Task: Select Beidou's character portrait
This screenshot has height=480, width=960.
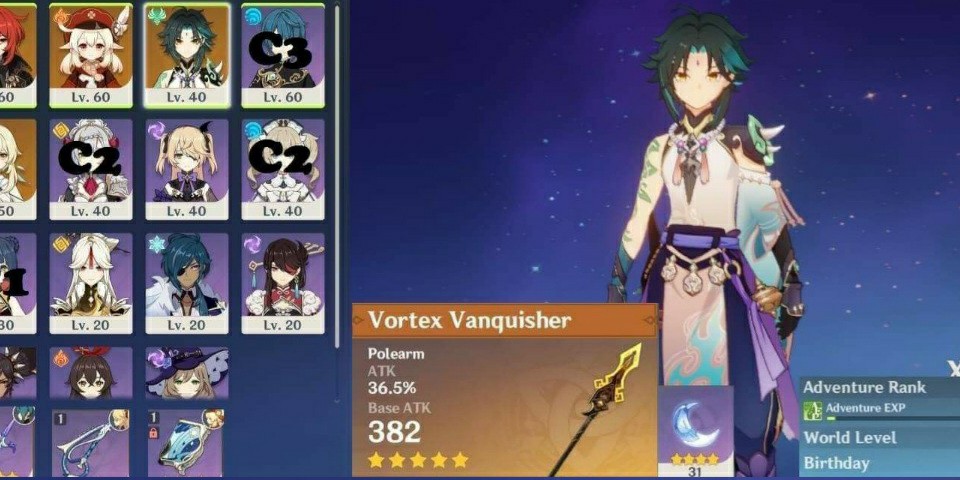Action: 283,282
